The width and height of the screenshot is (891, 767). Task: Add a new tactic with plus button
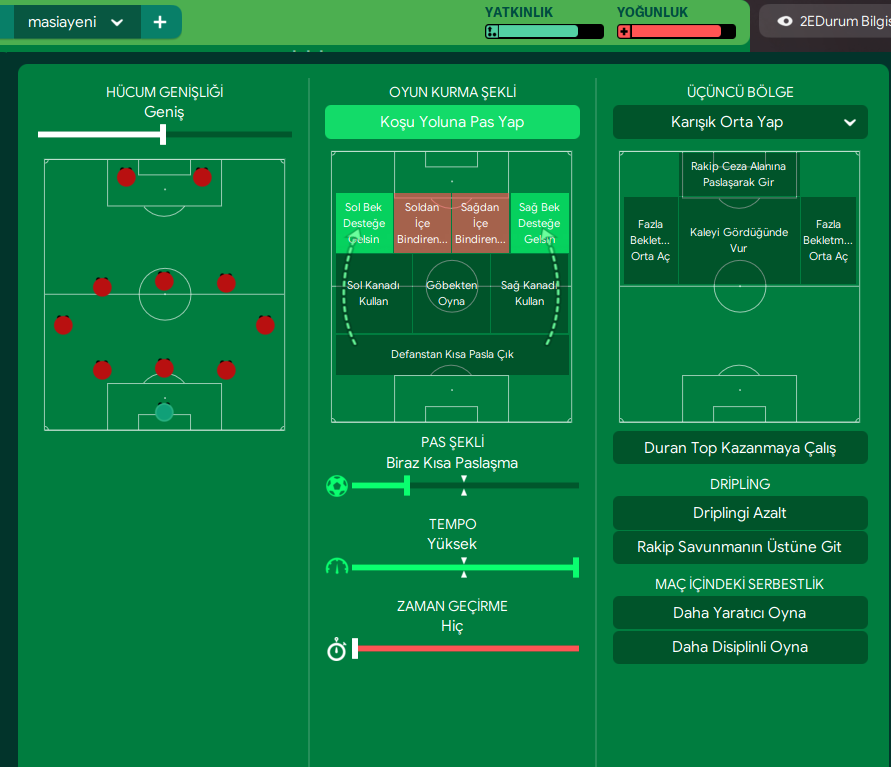point(160,22)
